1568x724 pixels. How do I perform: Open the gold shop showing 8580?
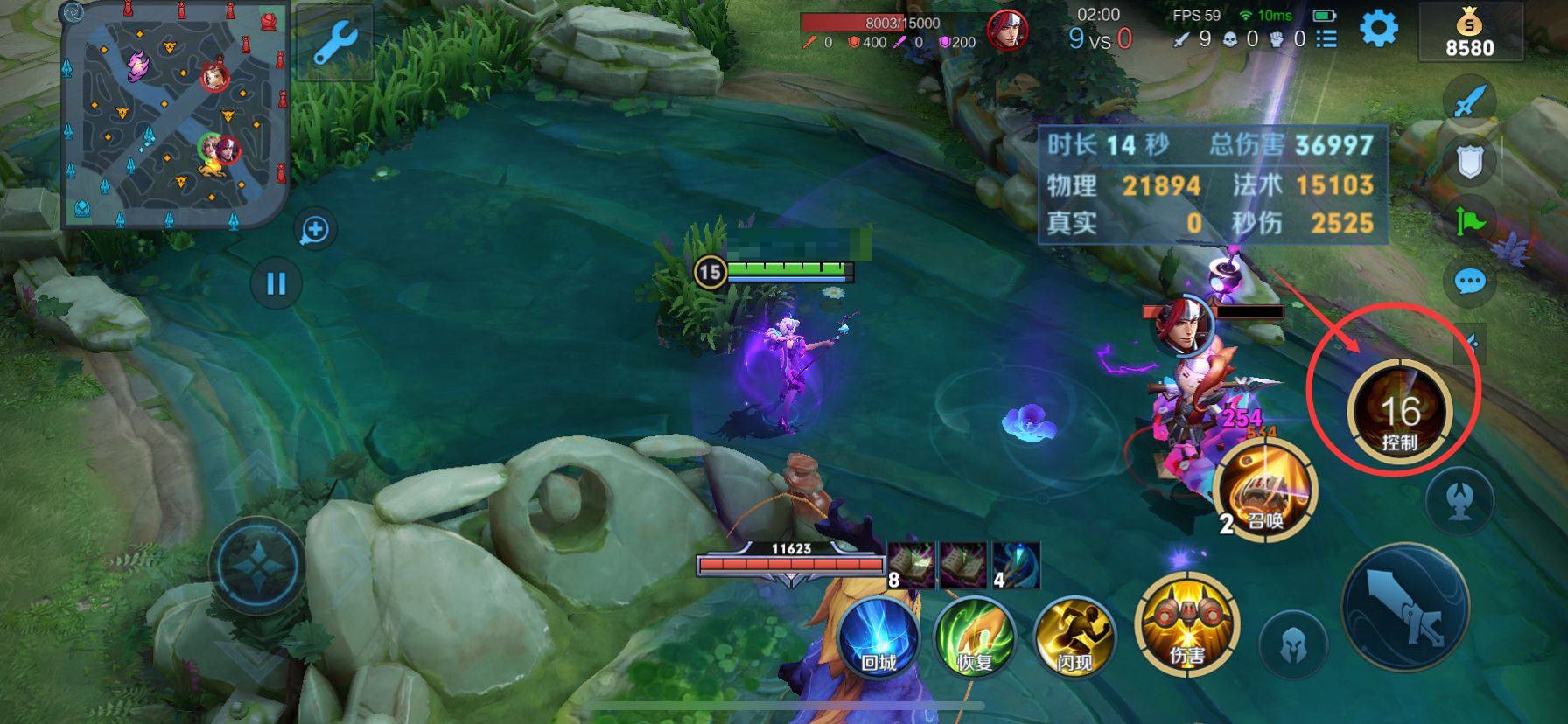tap(1470, 35)
